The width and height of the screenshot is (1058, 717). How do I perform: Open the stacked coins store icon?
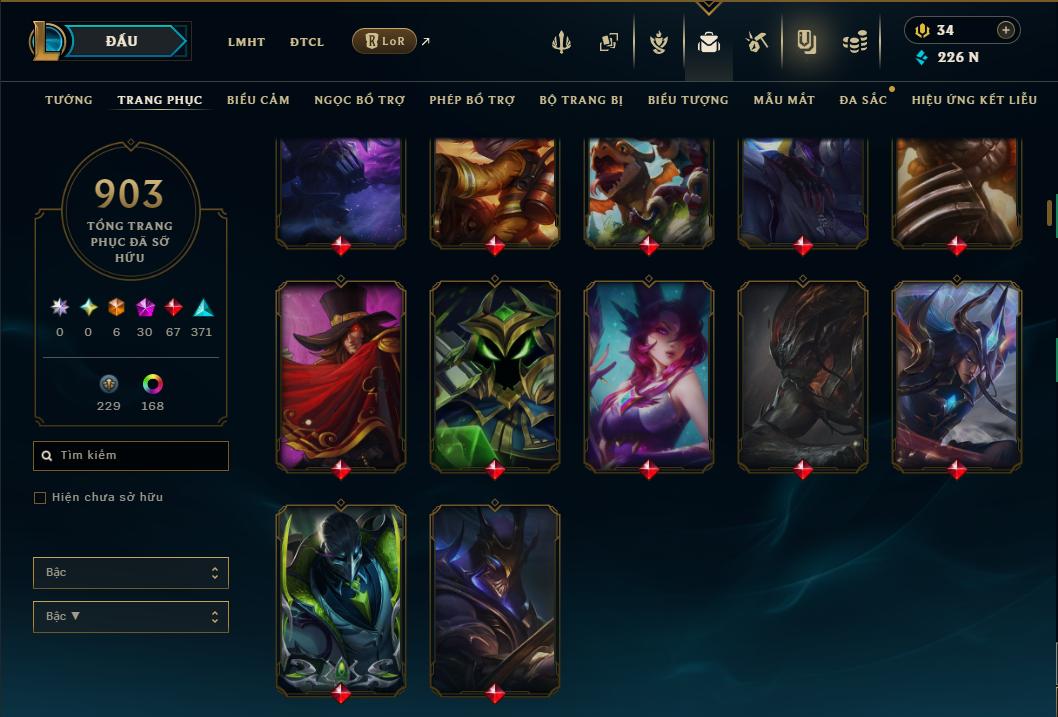click(x=854, y=42)
